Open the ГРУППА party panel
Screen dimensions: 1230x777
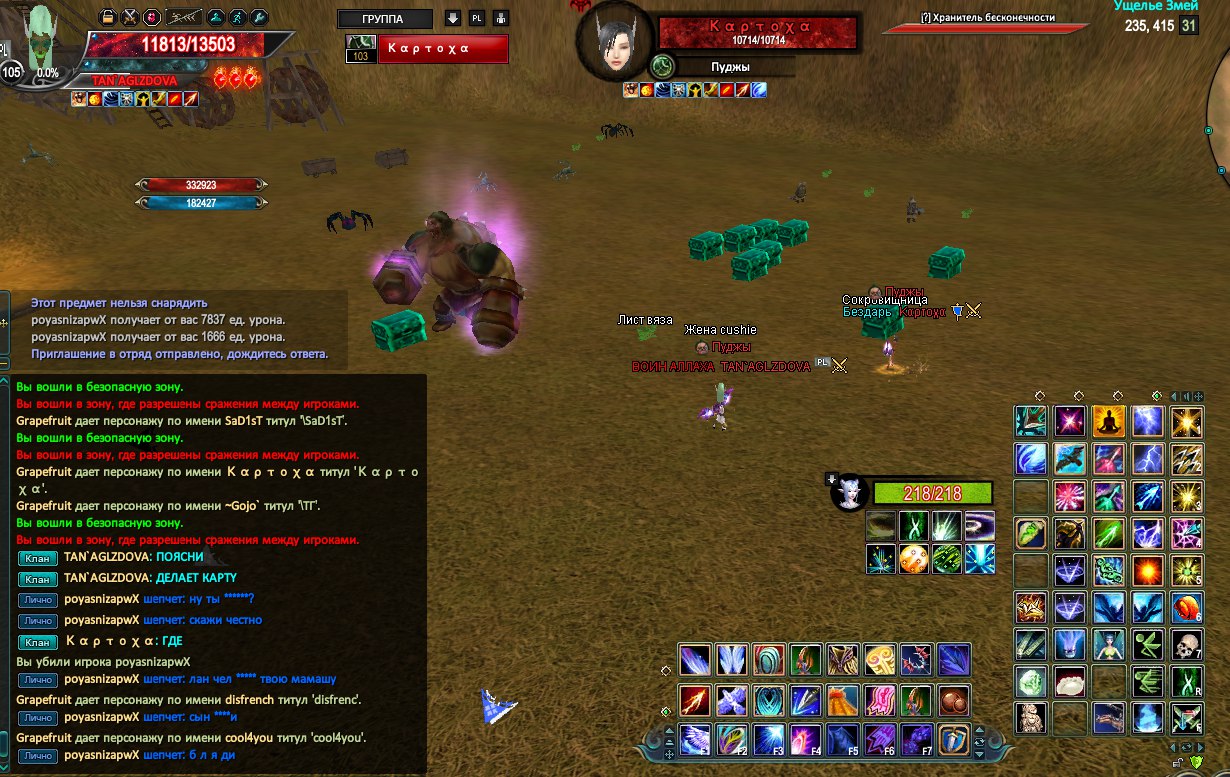[x=385, y=19]
